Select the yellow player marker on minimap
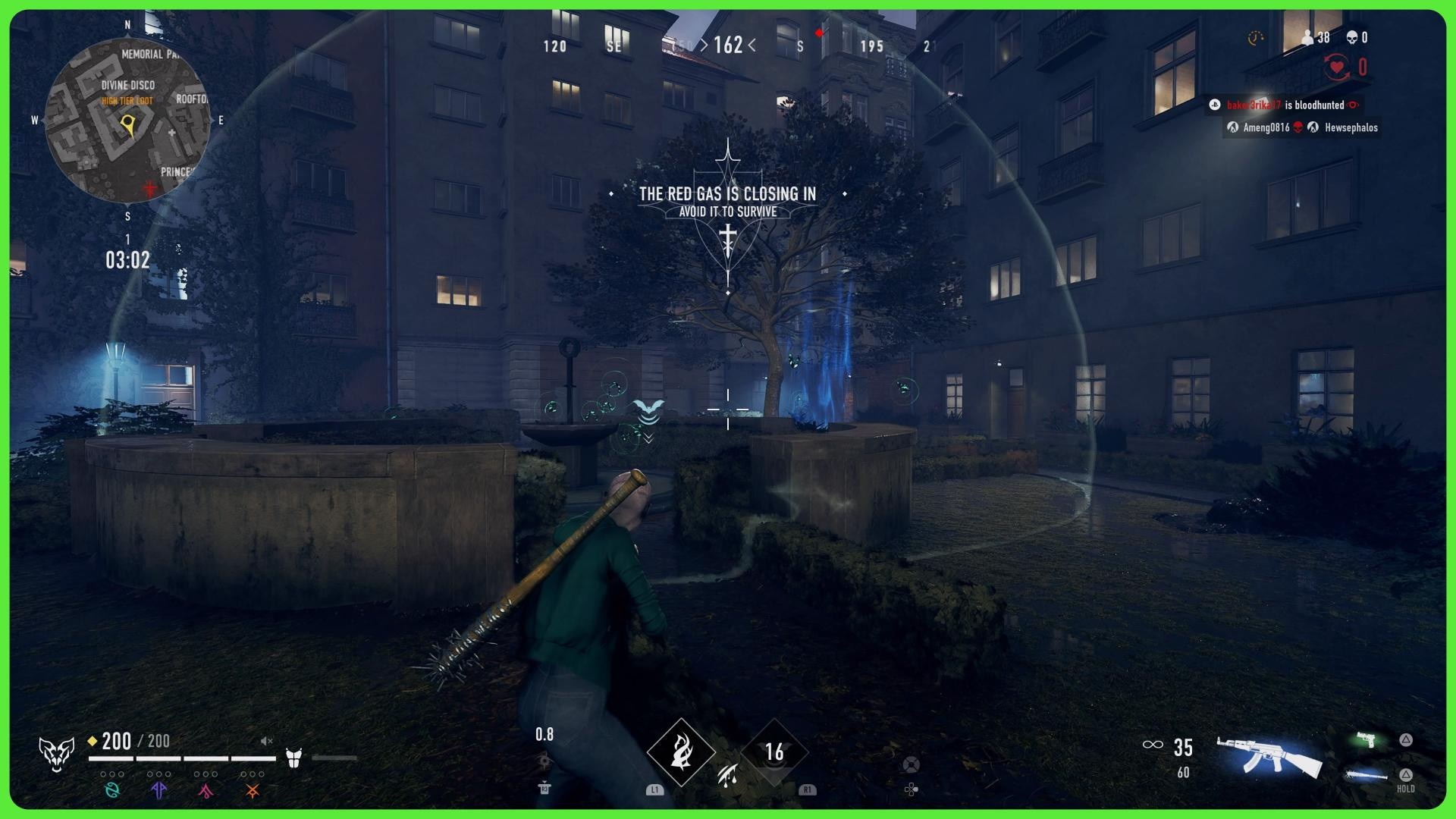1456x819 pixels. click(130, 125)
